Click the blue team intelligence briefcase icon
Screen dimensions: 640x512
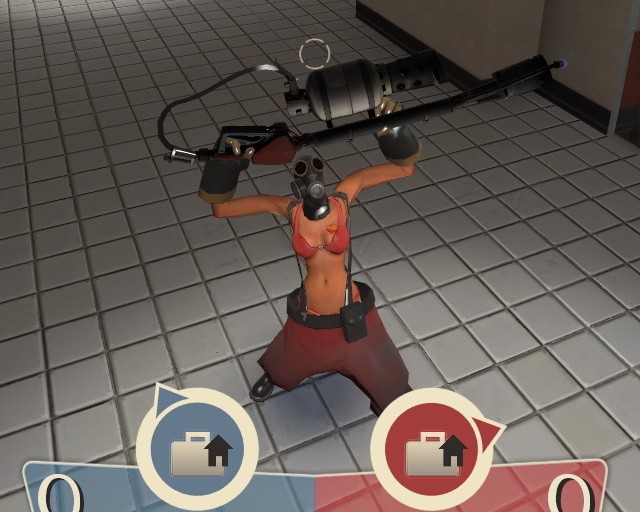pyautogui.click(x=197, y=450)
